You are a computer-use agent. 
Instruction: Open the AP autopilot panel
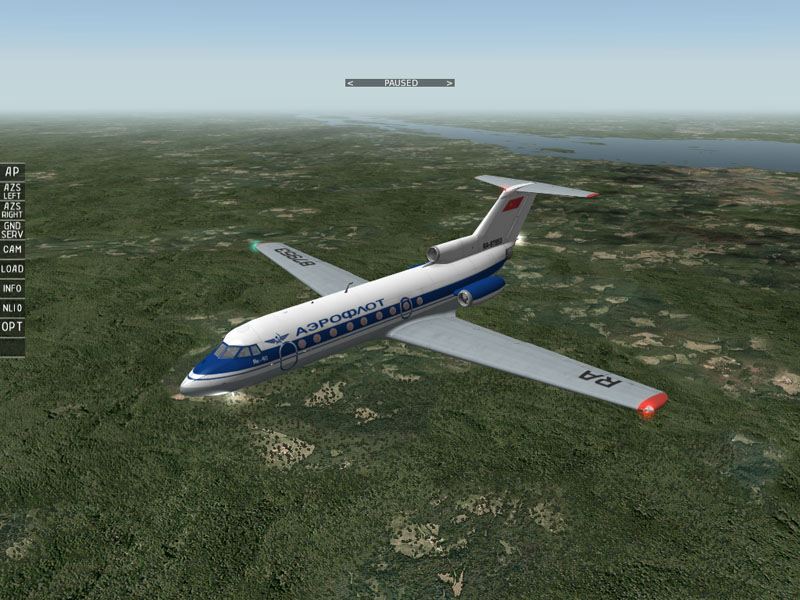(12, 172)
